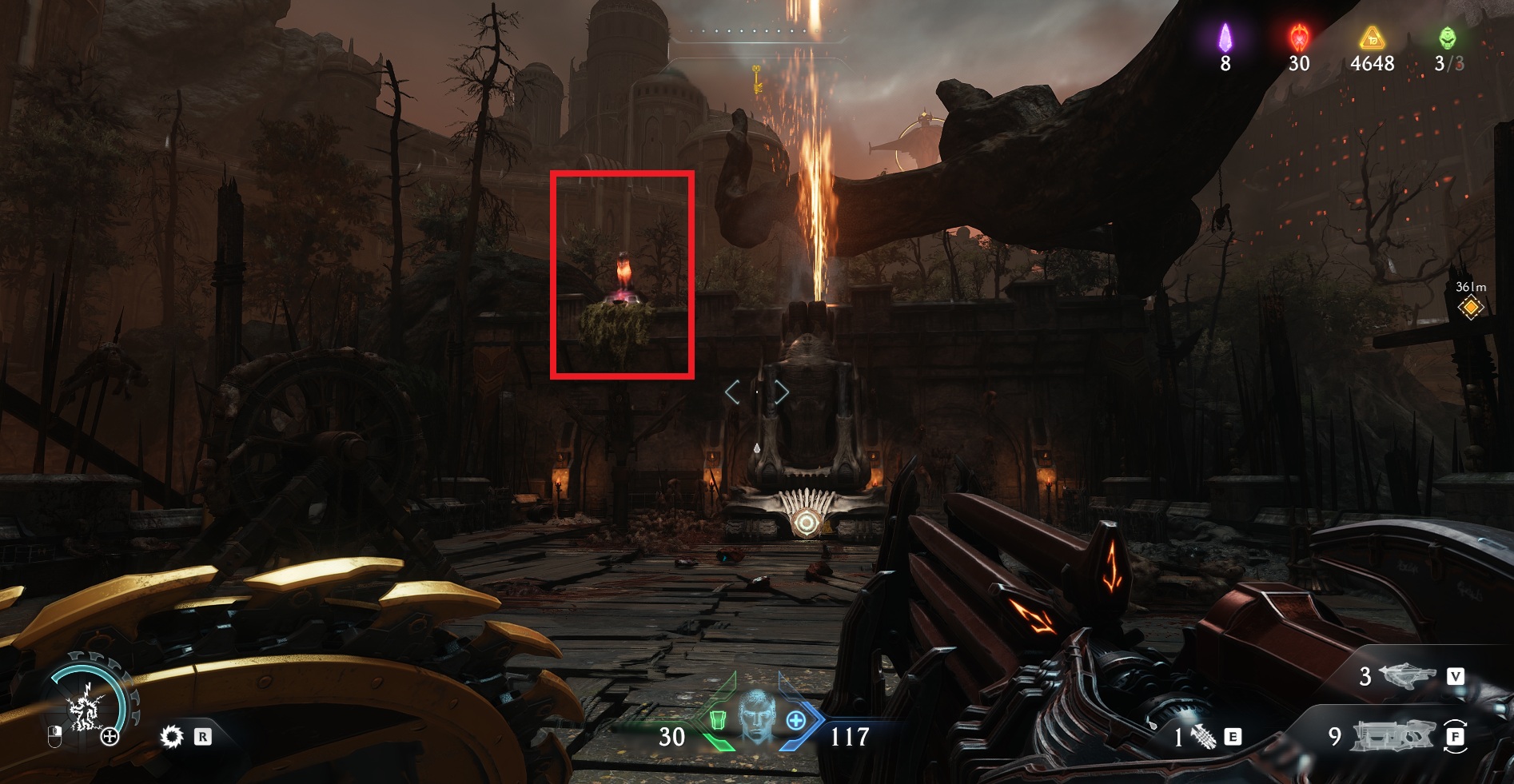
Task: Select the gold triangle currency icon
Action: (x=1372, y=38)
